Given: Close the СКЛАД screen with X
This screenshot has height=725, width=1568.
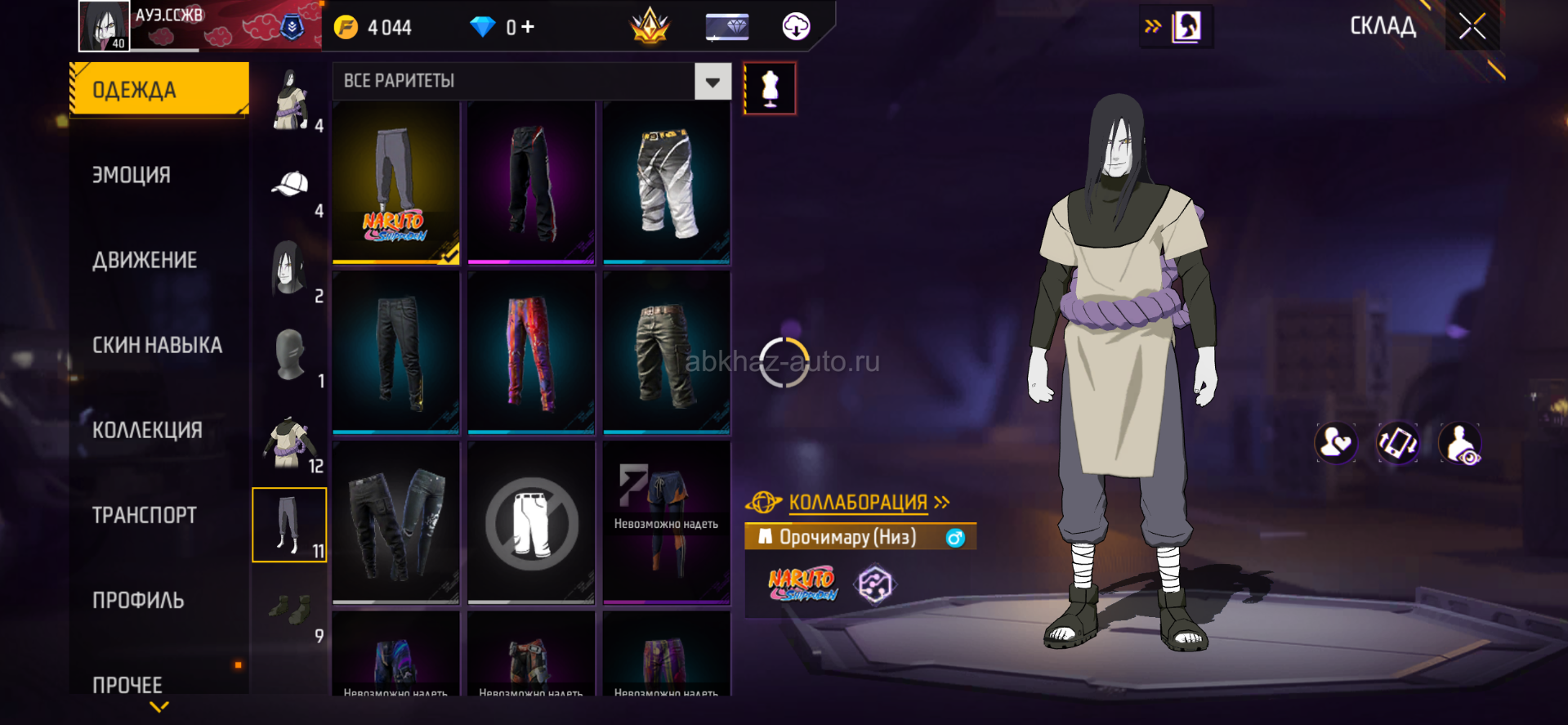Looking at the screenshot, I should point(1472,27).
